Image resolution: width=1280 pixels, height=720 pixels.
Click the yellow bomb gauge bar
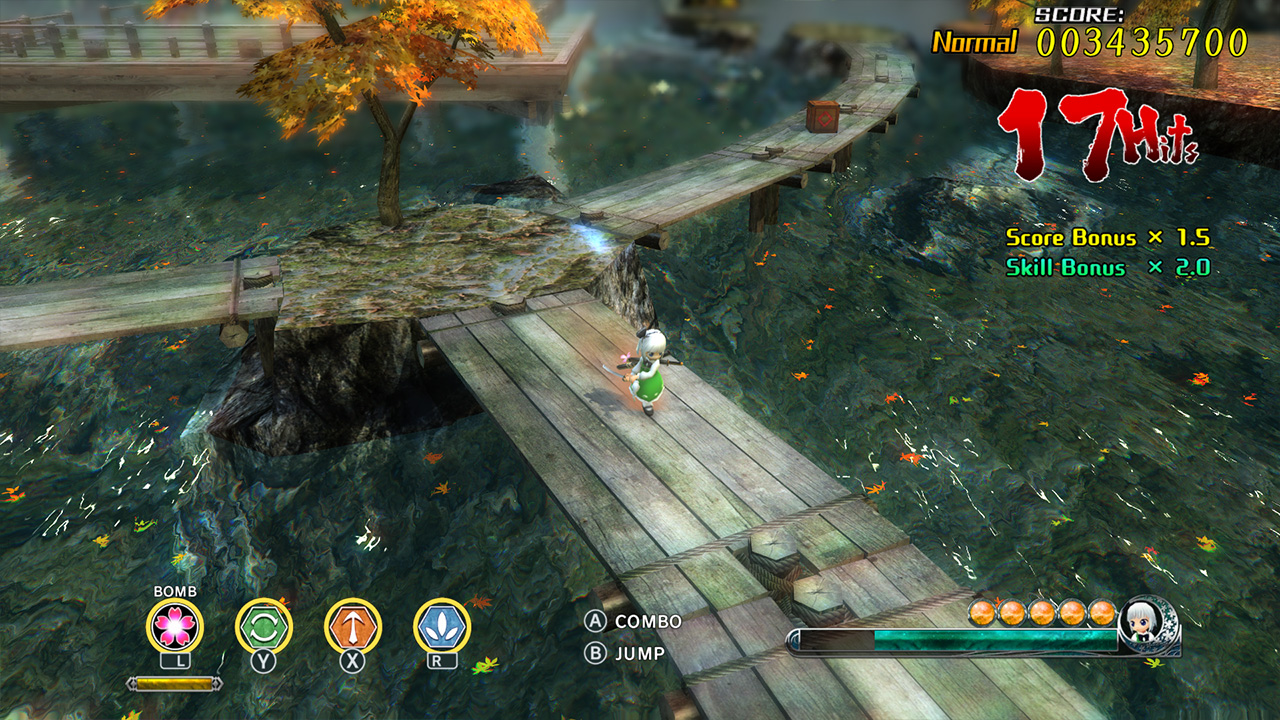point(172,685)
